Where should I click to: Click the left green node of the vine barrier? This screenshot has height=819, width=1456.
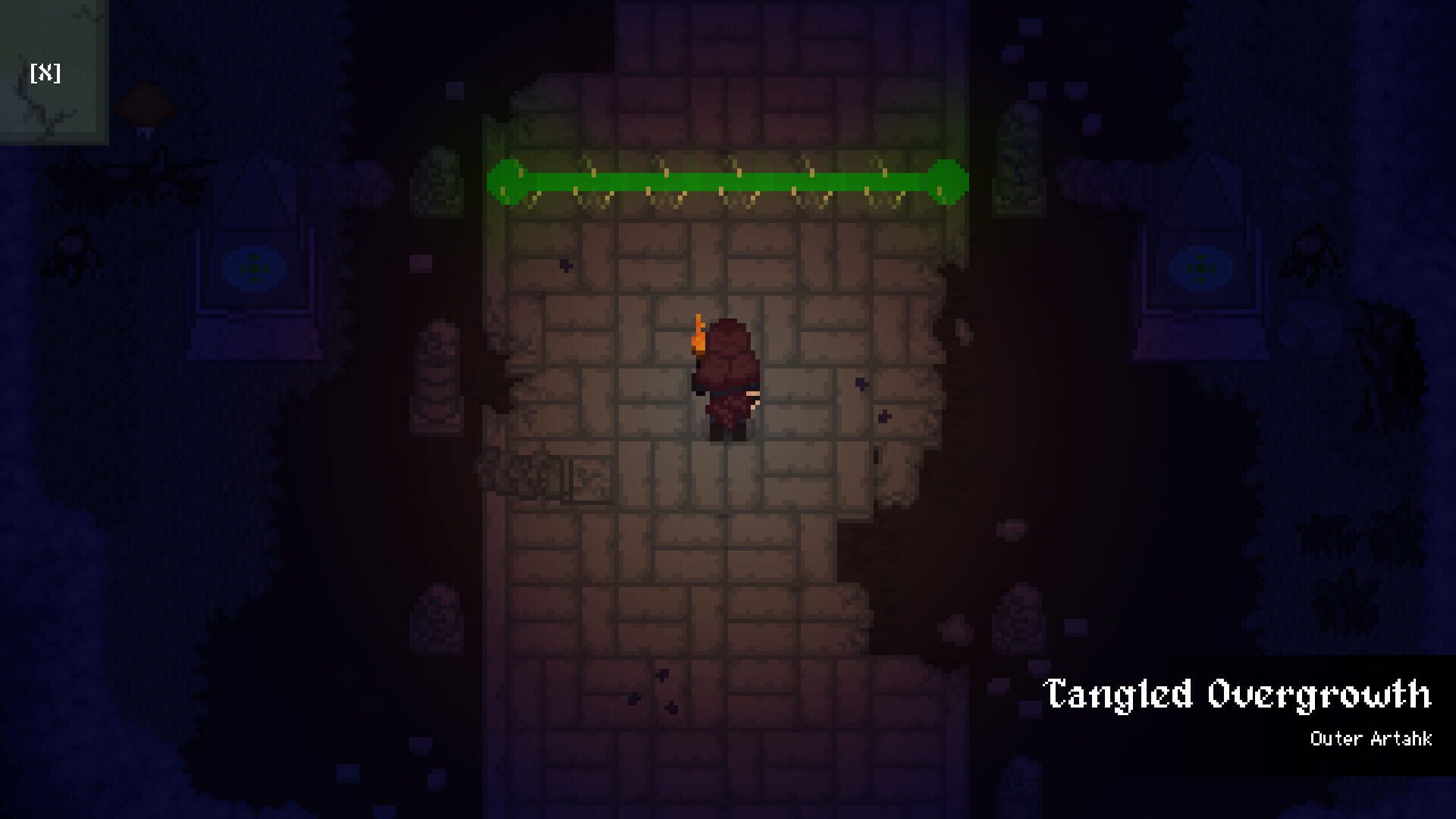tap(507, 182)
